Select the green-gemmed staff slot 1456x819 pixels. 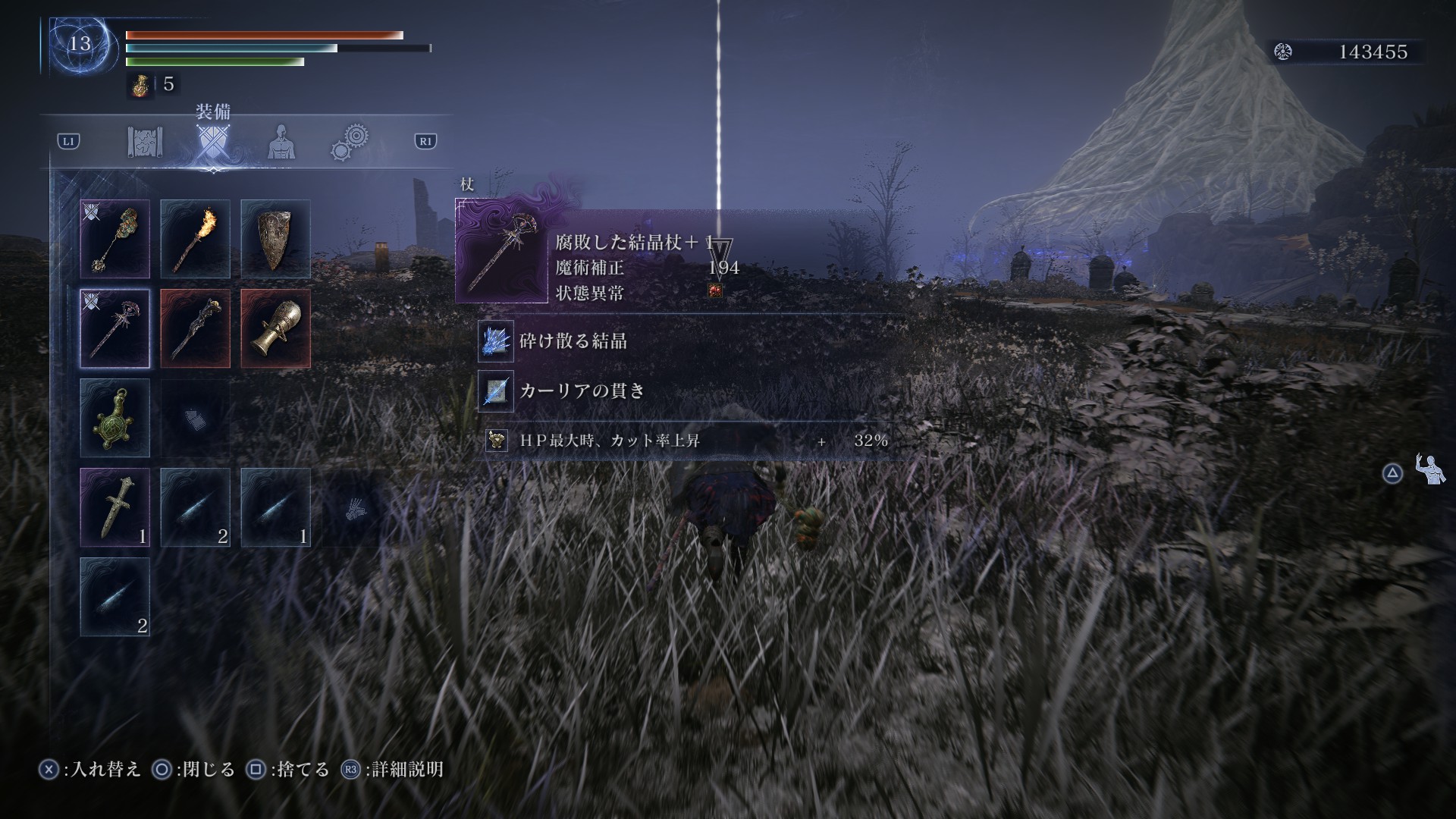115,239
